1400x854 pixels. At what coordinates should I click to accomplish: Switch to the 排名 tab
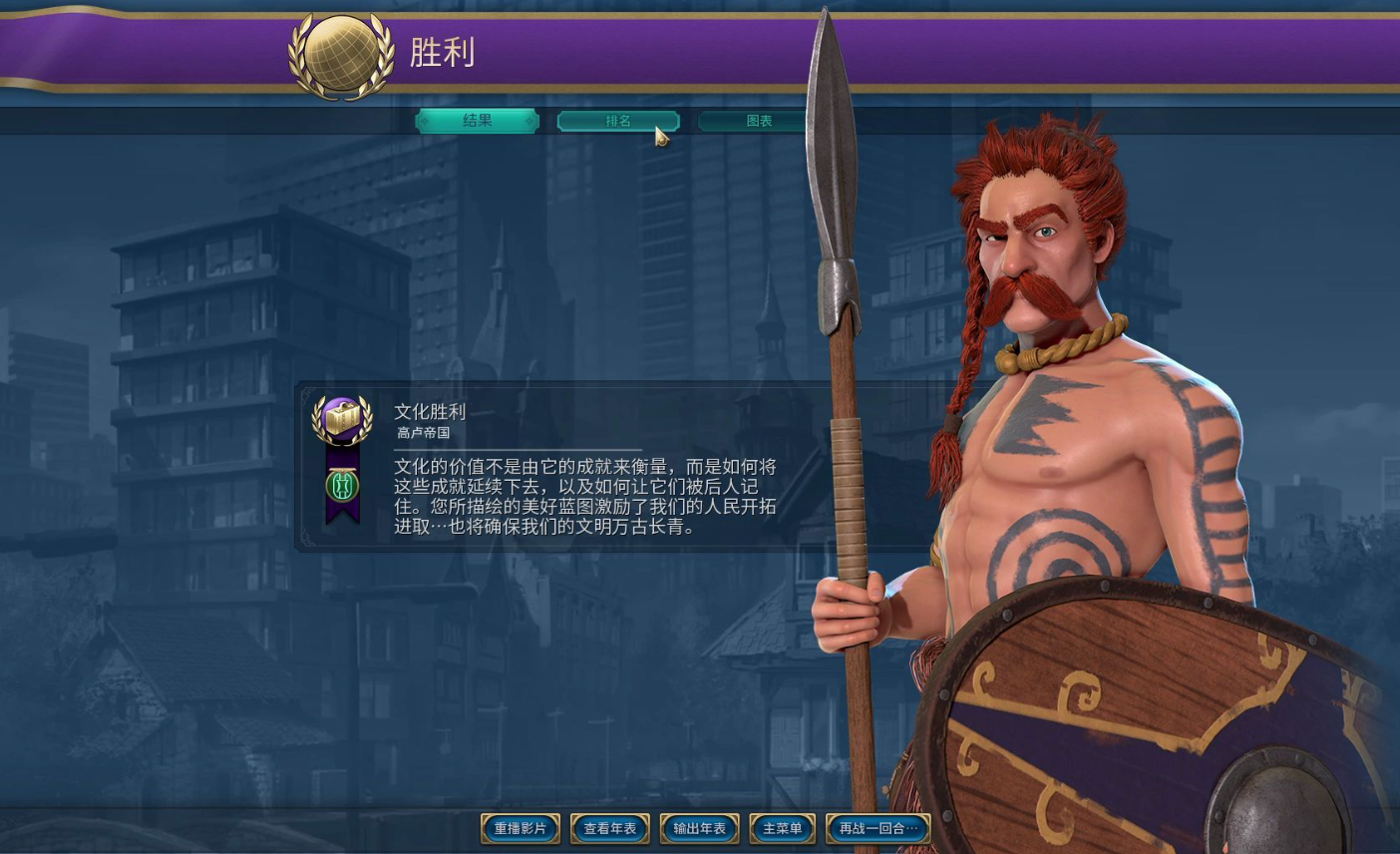click(x=618, y=120)
